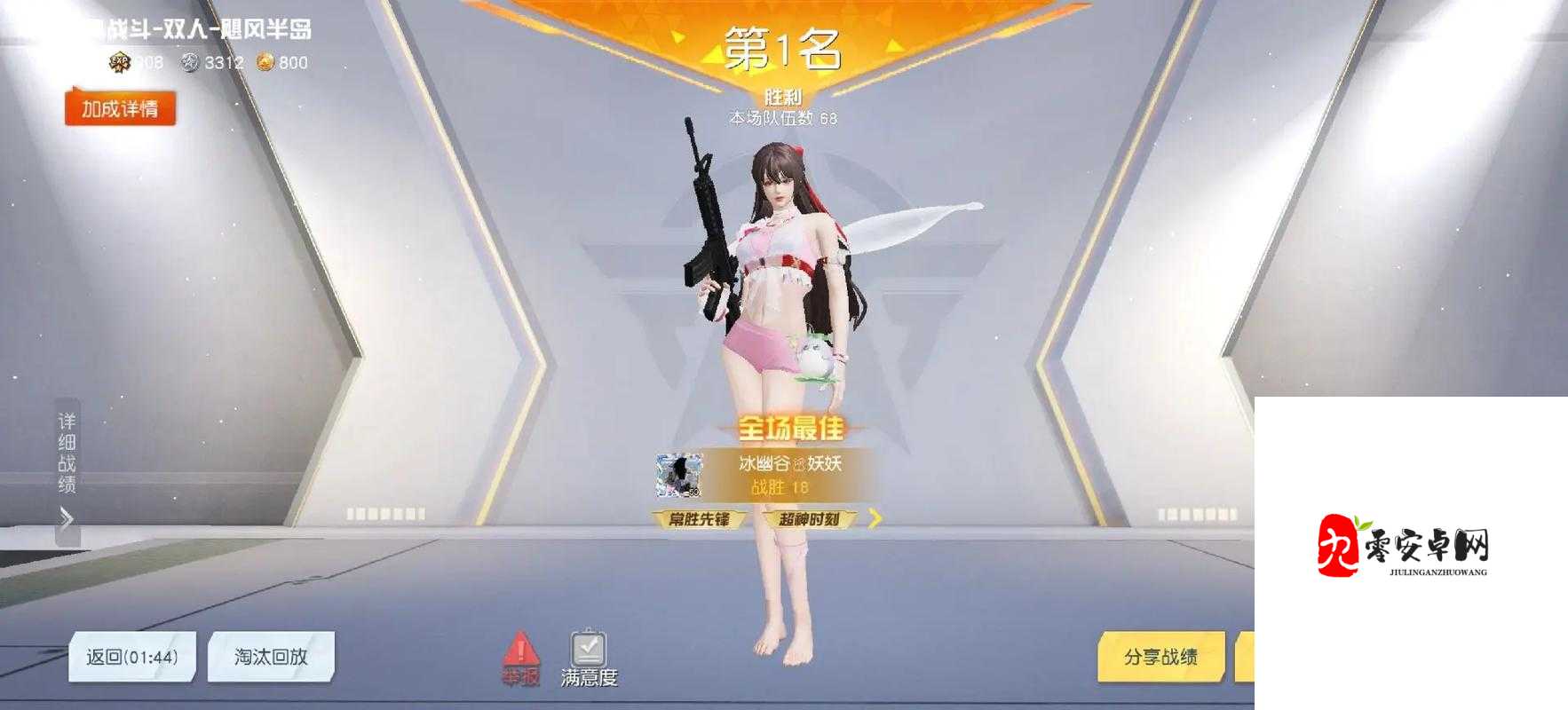Viewport: 1568px width, 710px height.
Task: Click the MVP player avatar thumbnail
Action: coord(677,475)
